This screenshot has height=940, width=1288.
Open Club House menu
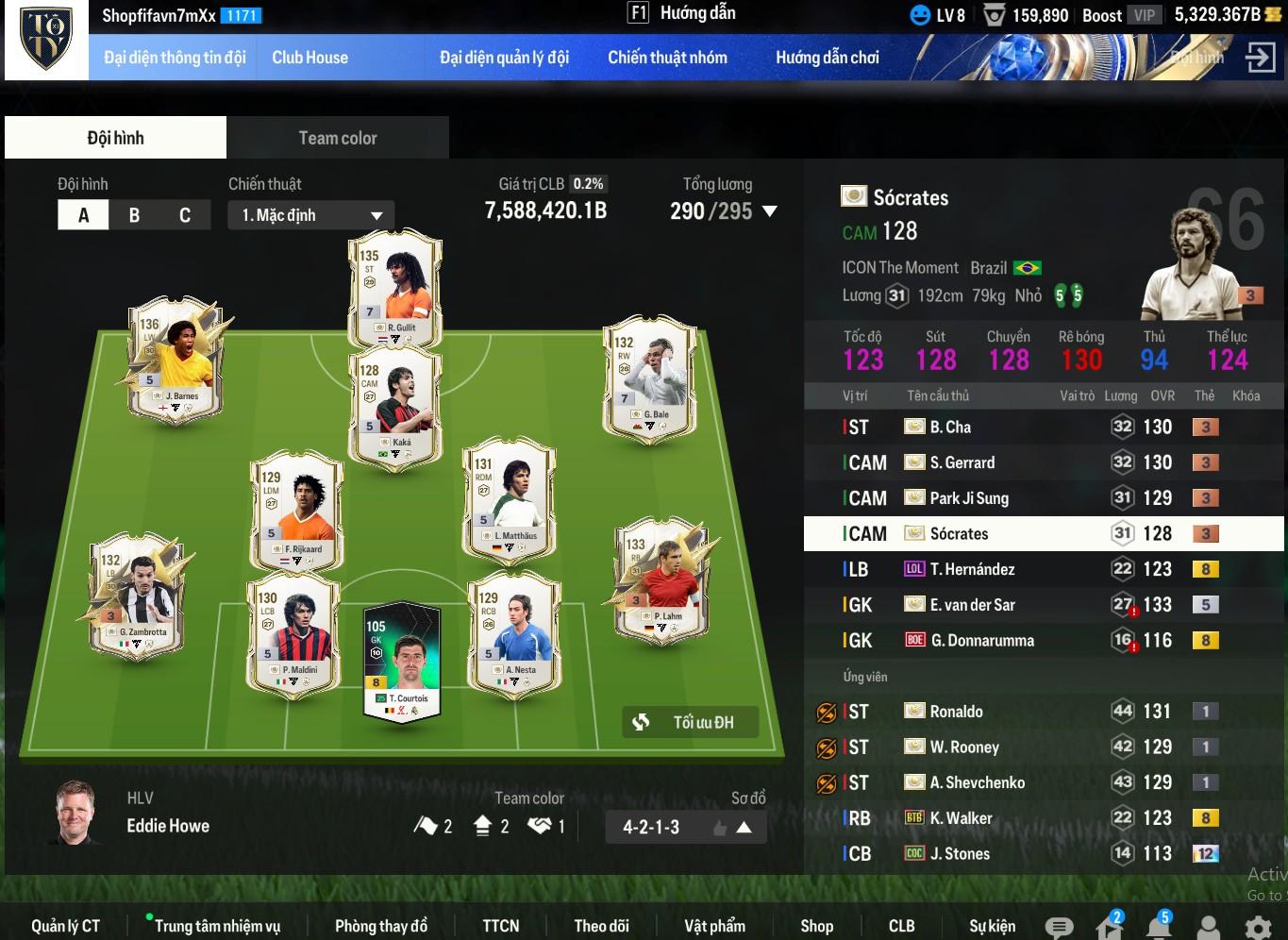pyautogui.click(x=309, y=58)
